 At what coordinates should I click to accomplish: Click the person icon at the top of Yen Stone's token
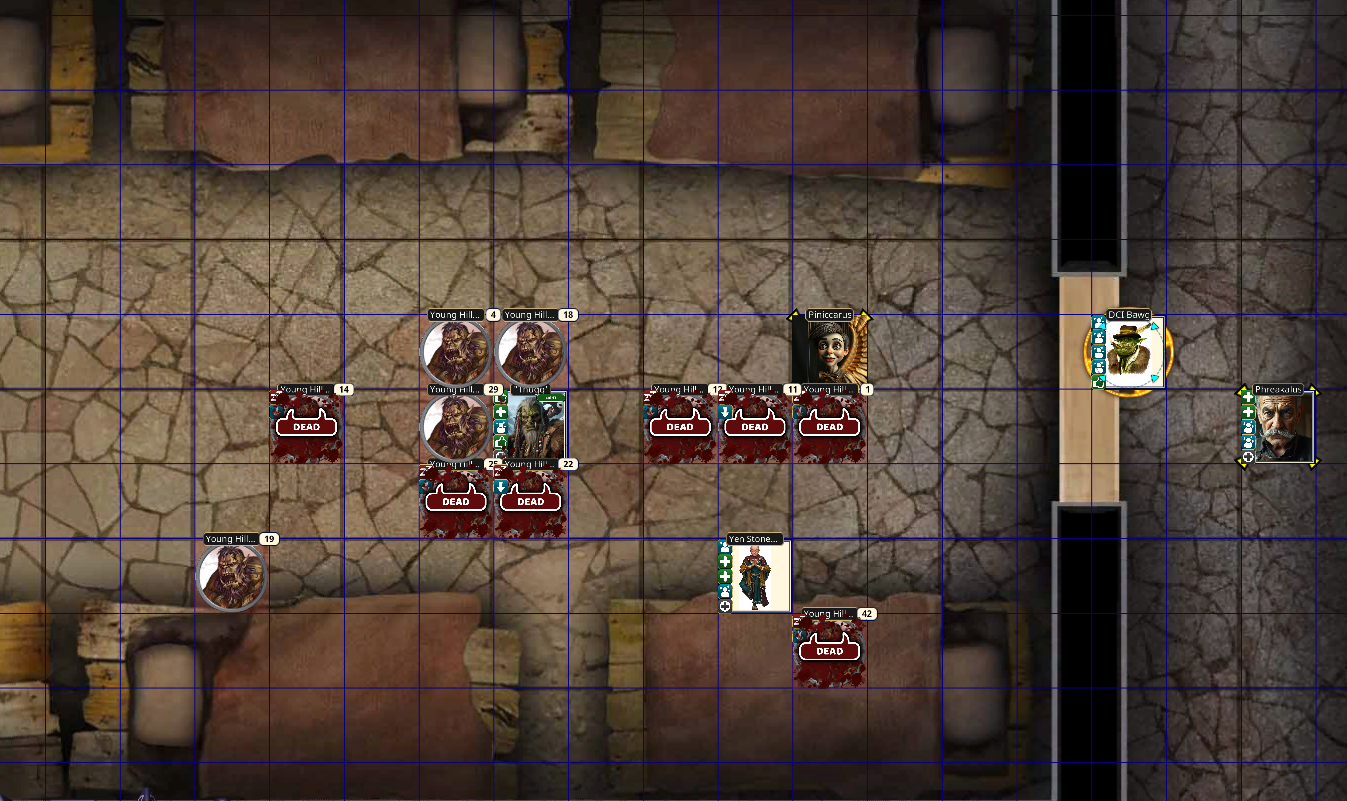(724, 548)
